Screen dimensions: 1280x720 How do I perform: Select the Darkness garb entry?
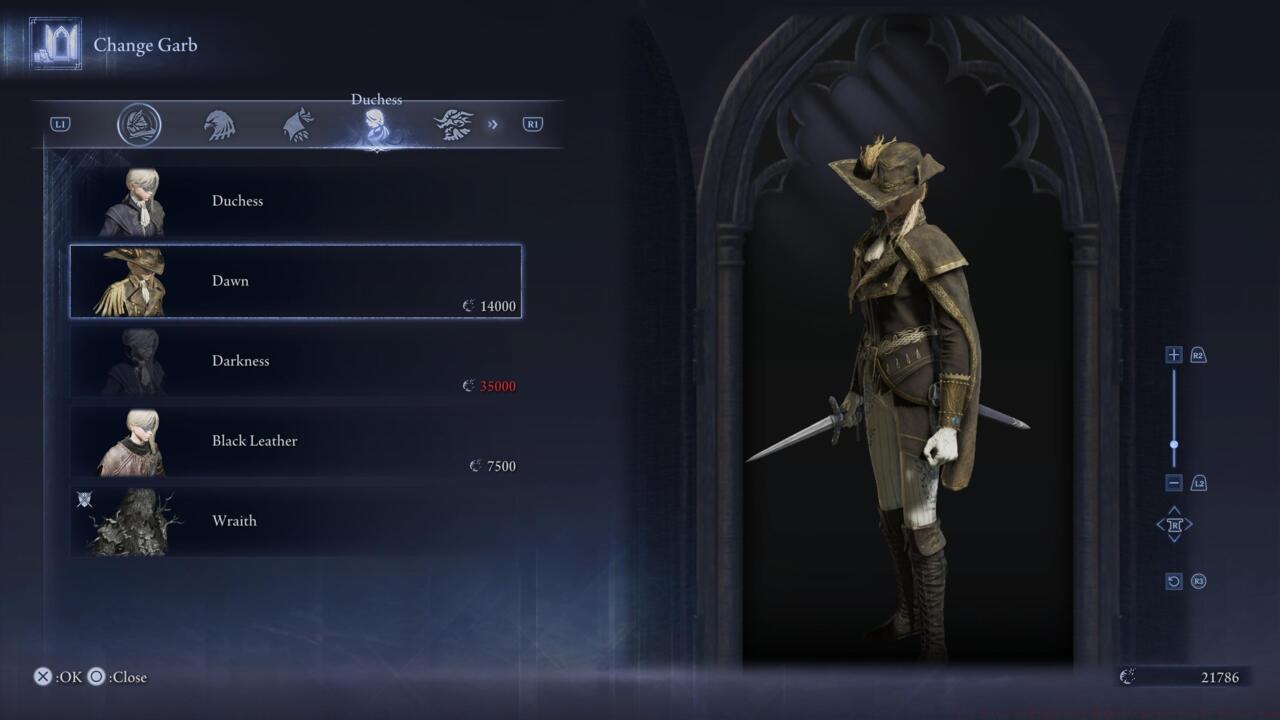click(295, 361)
